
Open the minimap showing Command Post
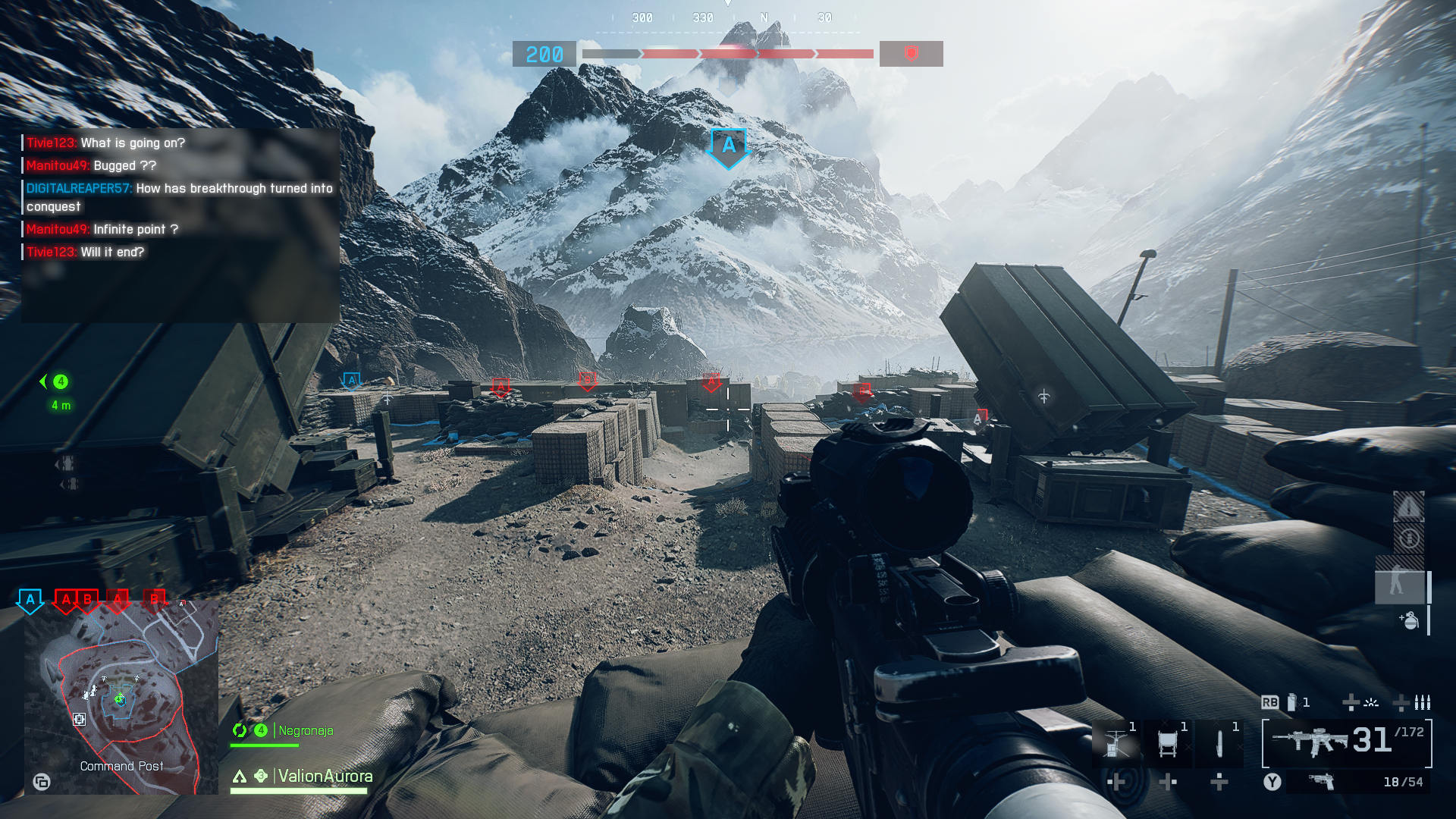[121, 698]
